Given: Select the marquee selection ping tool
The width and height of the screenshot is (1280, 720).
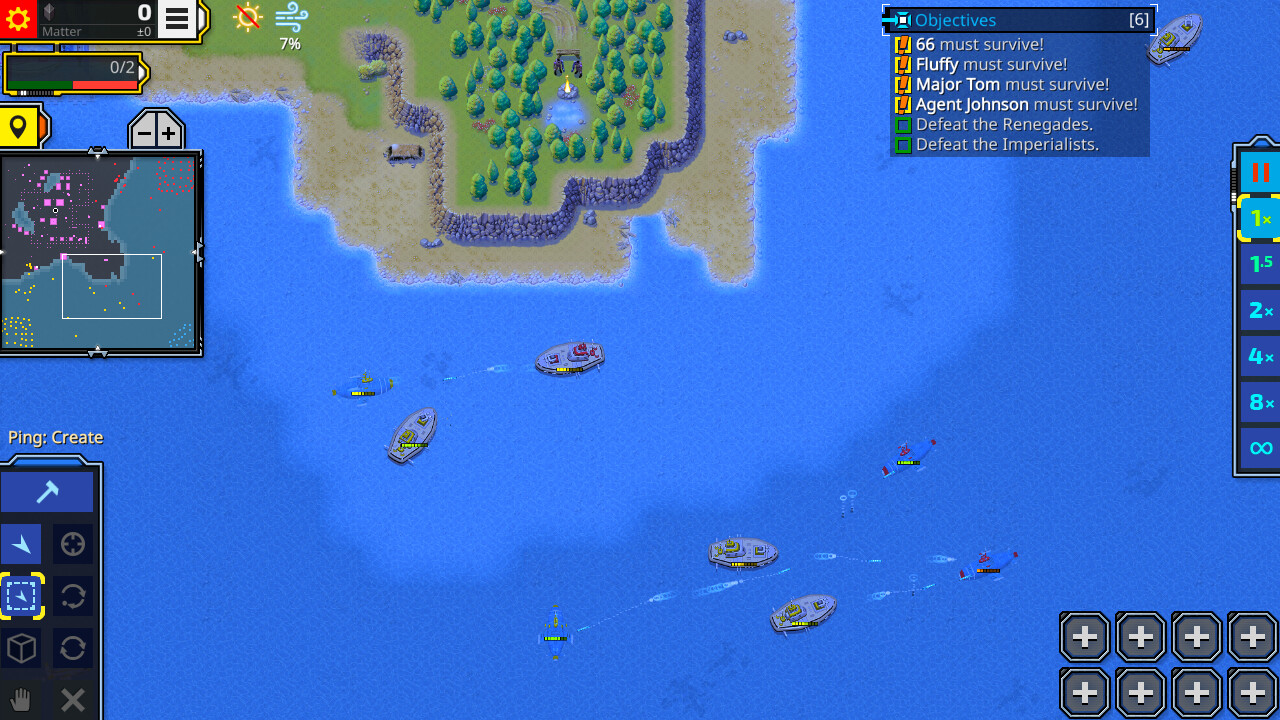Looking at the screenshot, I should (21, 595).
